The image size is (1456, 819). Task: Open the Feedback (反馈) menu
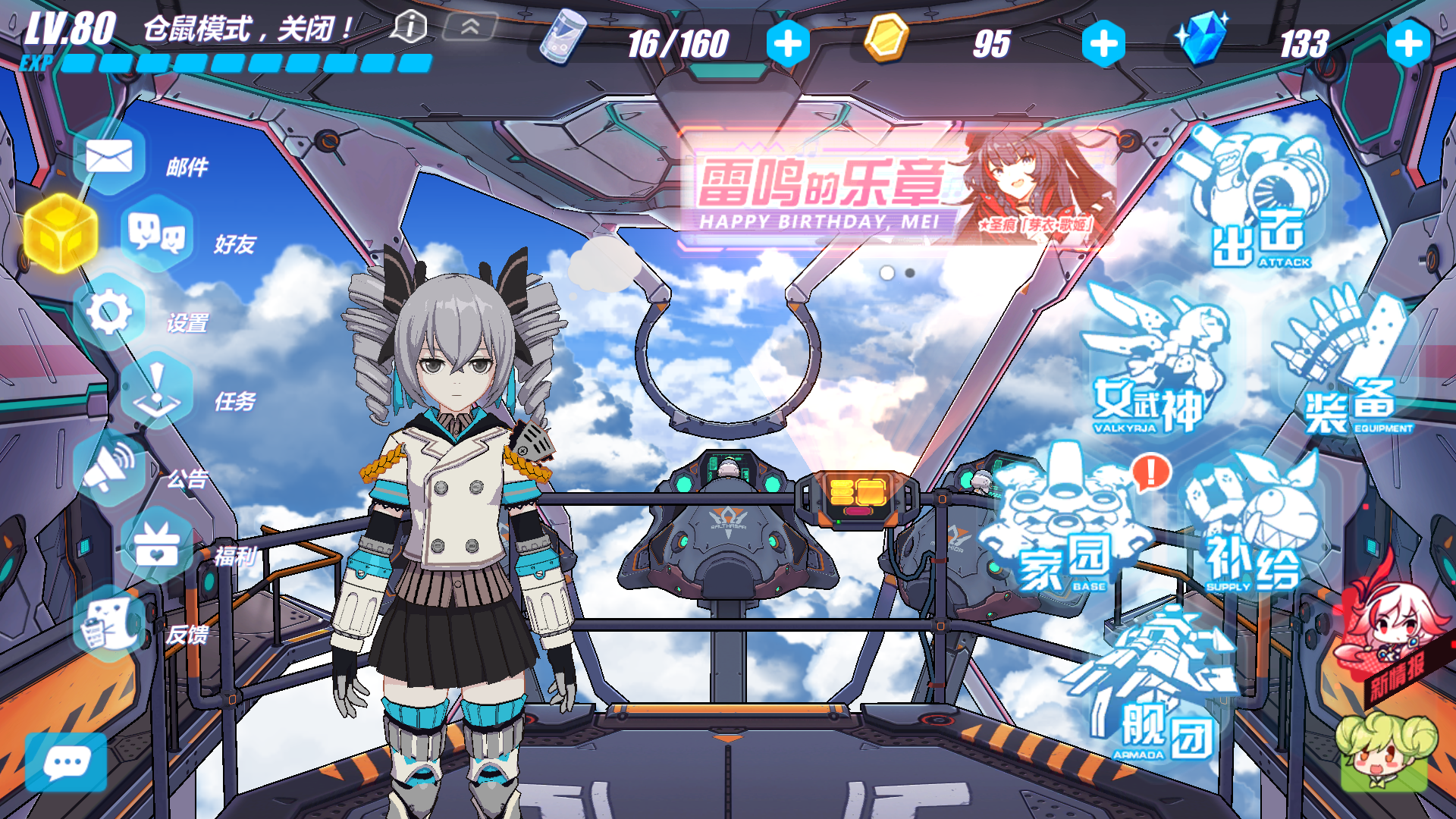[109, 624]
